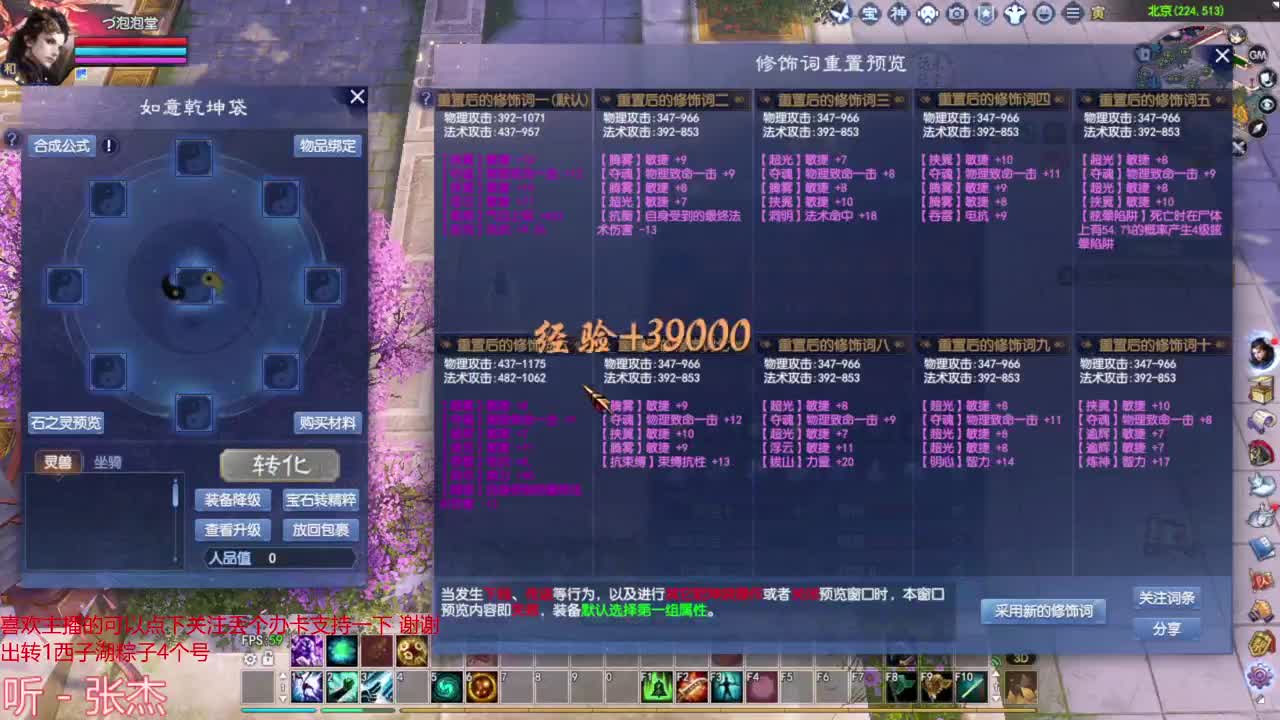Toggle the 3D camera mode button
Viewport: 1280px width, 720px height.
tap(1022, 657)
